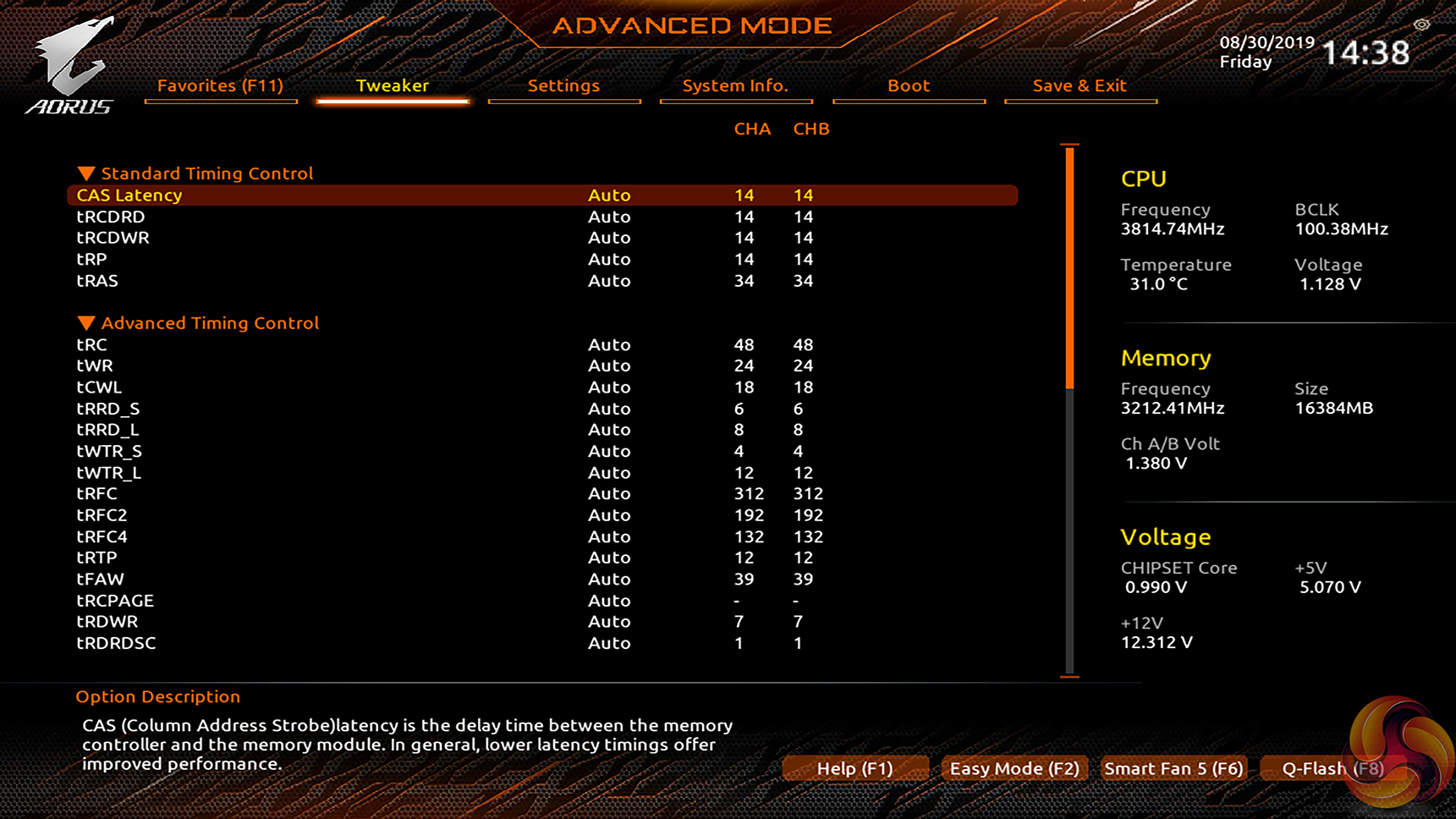Image resolution: width=1456 pixels, height=819 pixels.
Task: Collapse the Advanced Timing Control section
Action: pyautogui.click(x=86, y=323)
